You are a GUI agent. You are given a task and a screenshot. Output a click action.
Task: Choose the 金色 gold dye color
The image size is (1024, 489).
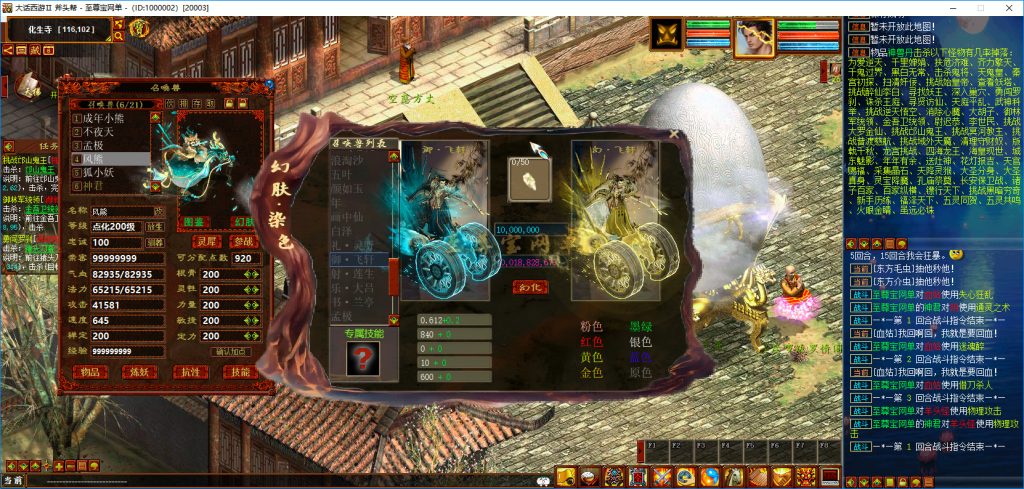point(593,372)
